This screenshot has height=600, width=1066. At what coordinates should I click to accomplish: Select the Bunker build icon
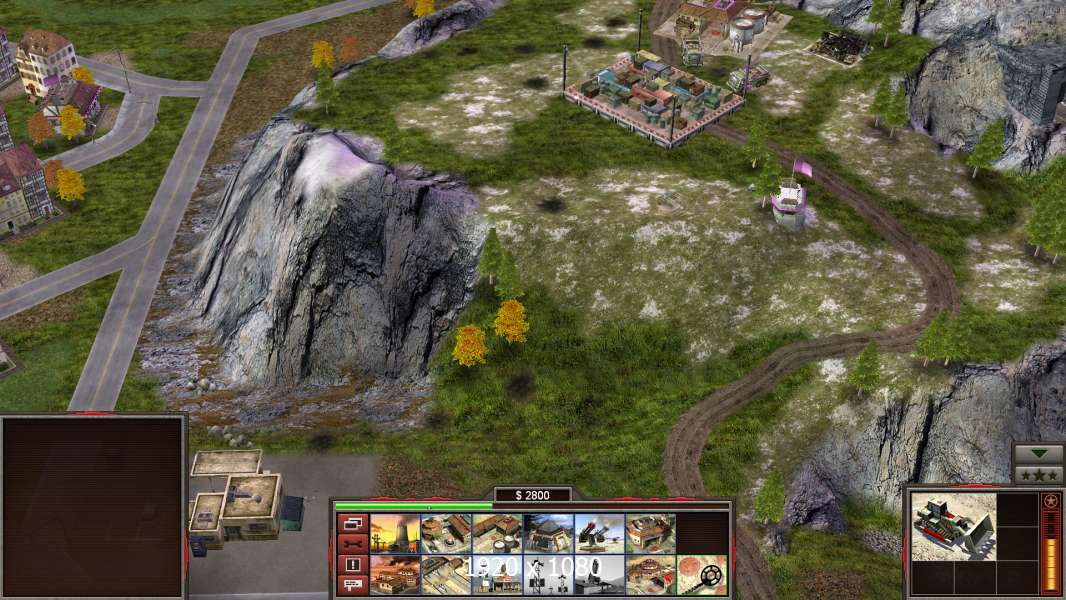[548, 533]
